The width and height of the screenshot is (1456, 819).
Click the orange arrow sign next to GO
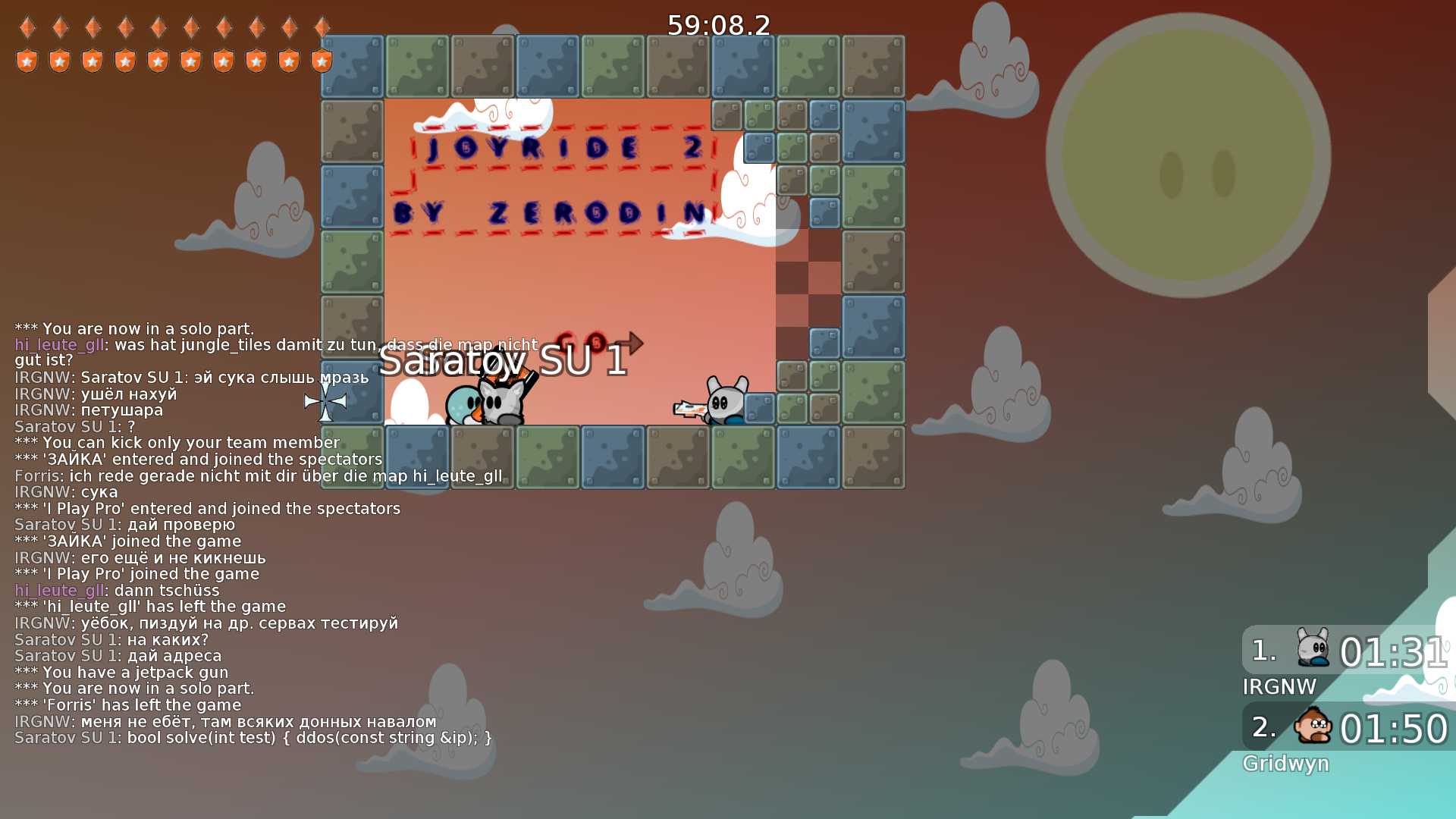(x=631, y=343)
